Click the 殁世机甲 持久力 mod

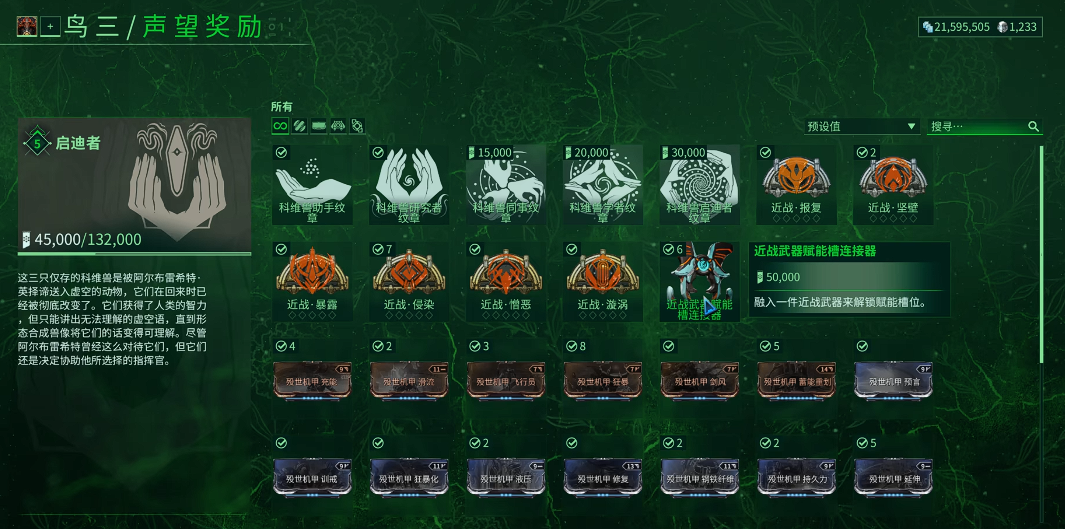pos(796,477)
